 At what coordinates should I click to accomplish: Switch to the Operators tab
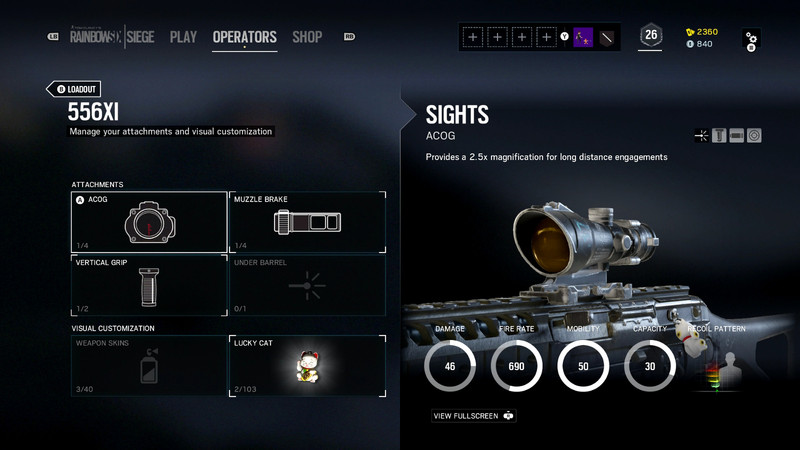click(x=244, y=37)
